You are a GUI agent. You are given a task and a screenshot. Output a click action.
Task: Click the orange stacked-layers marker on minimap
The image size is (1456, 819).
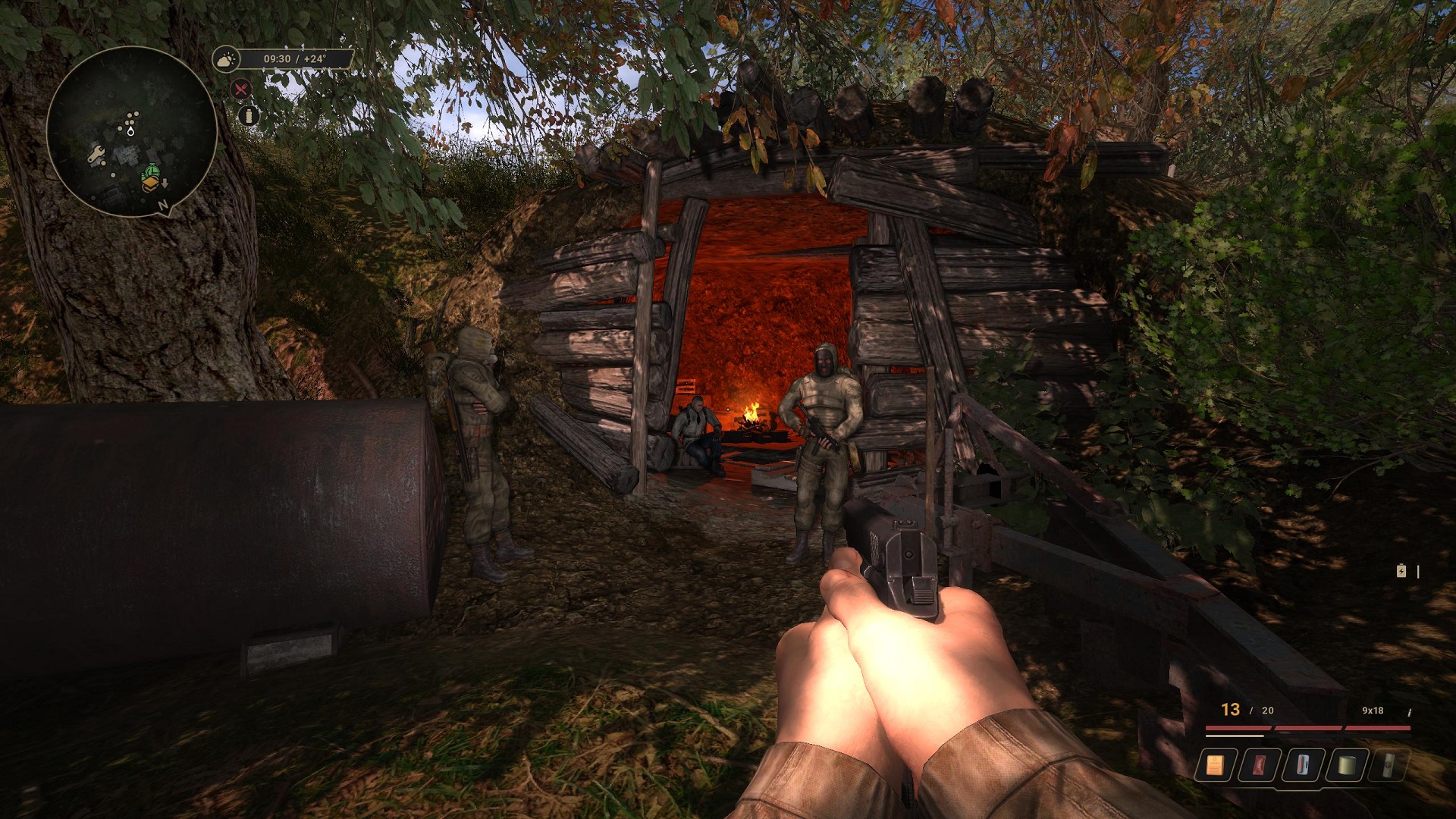pyautogui.click(x=150, y=183)
